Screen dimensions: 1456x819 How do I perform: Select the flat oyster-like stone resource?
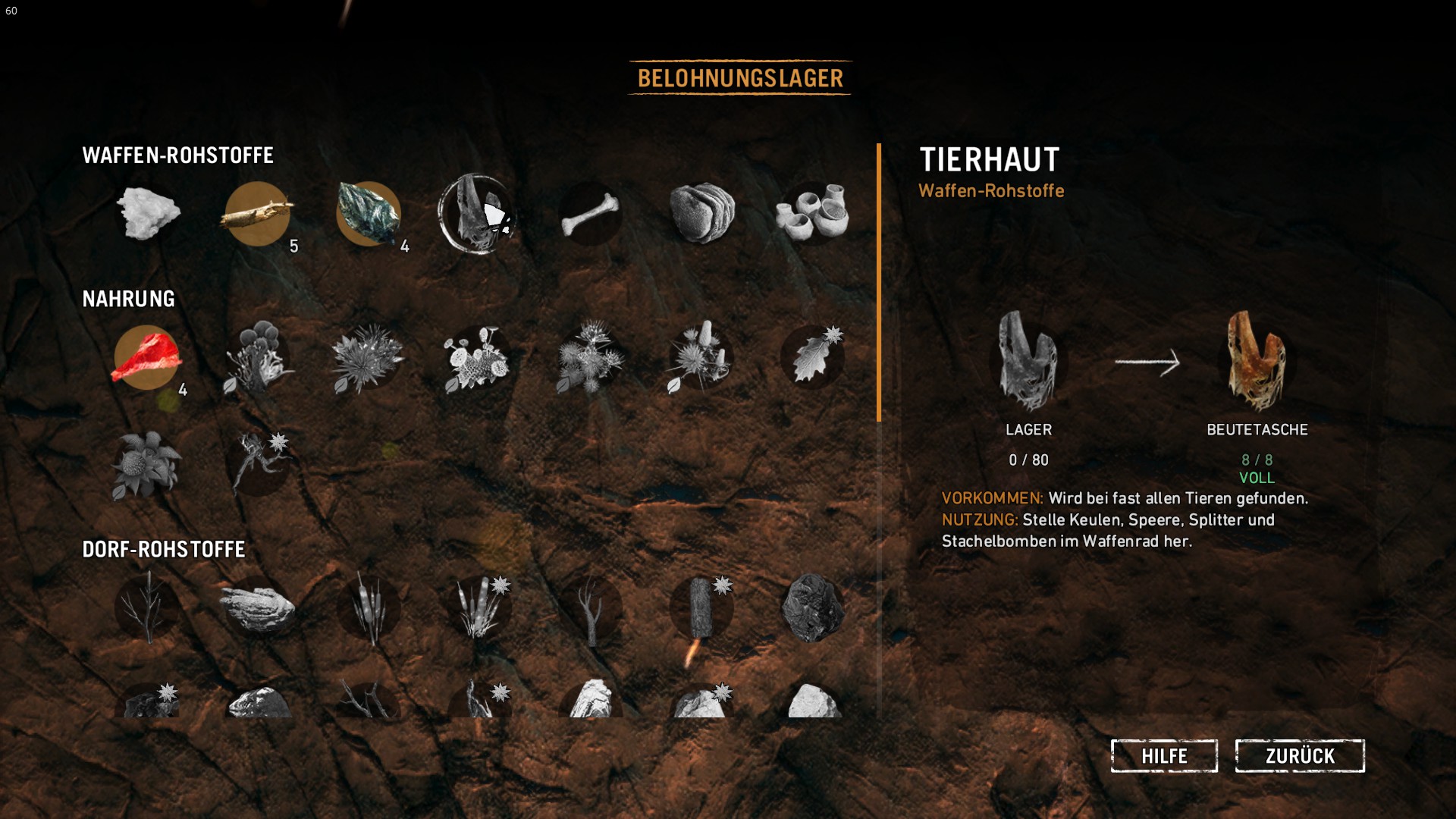[x=258, y=608]
